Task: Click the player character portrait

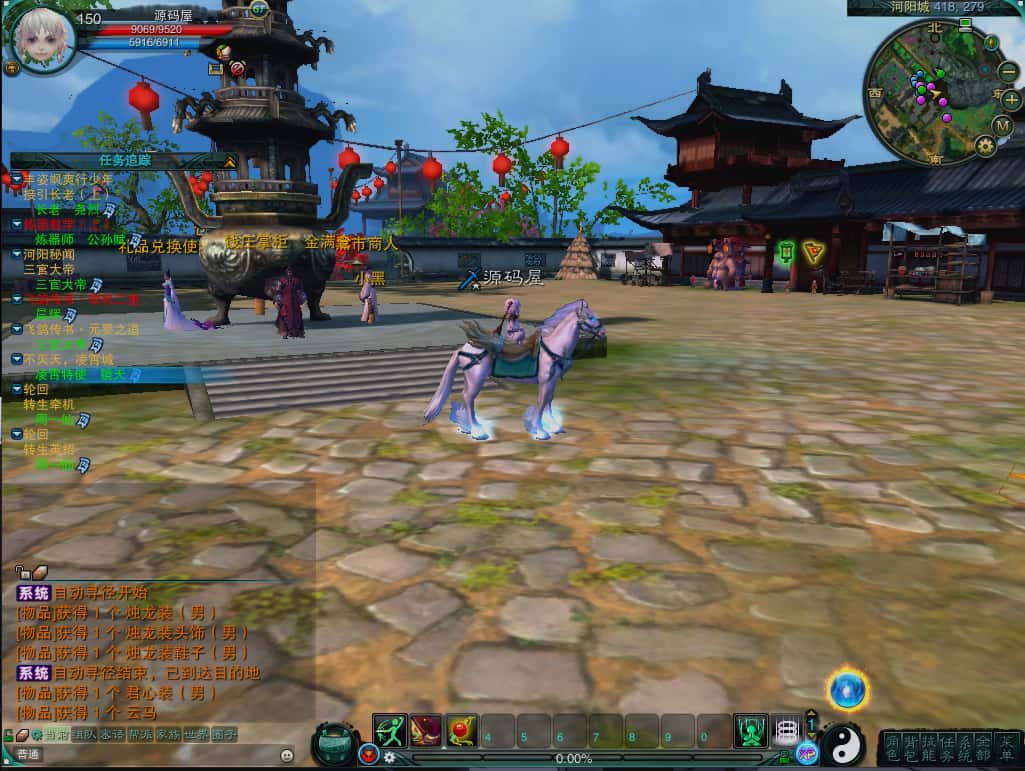Action: [43, 39]
